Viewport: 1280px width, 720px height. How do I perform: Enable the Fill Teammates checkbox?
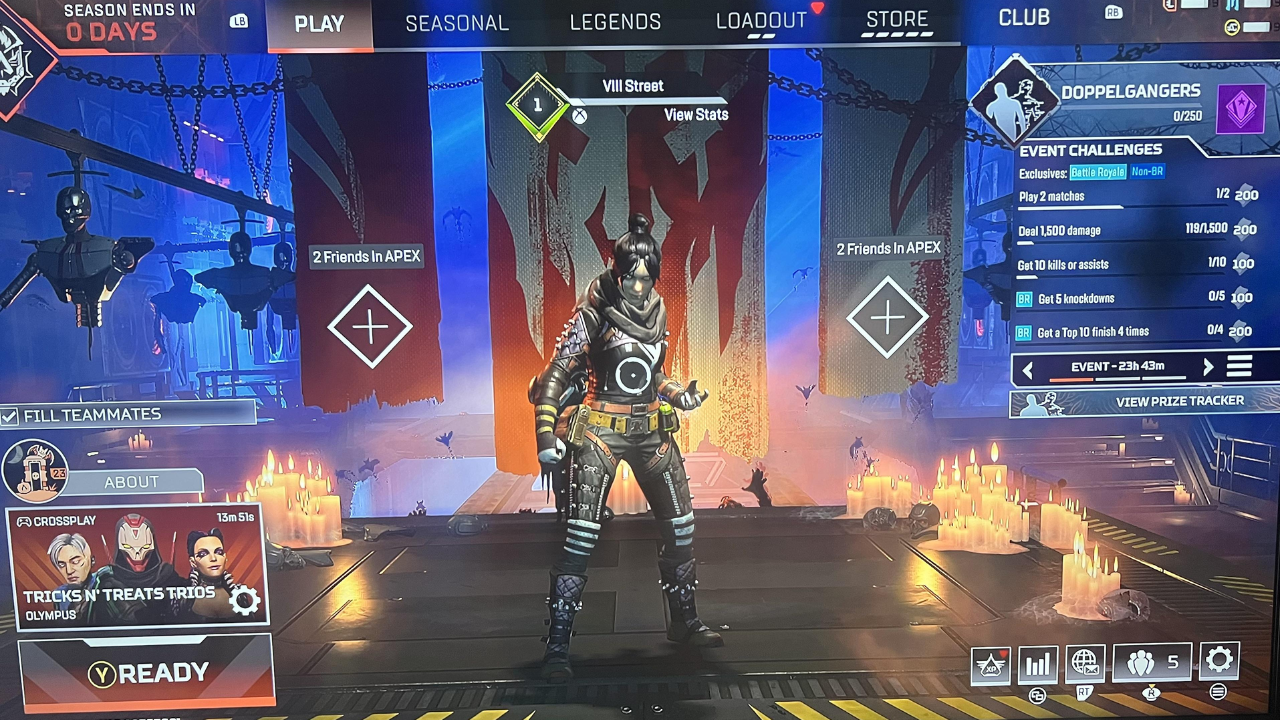tap(12, 413)
